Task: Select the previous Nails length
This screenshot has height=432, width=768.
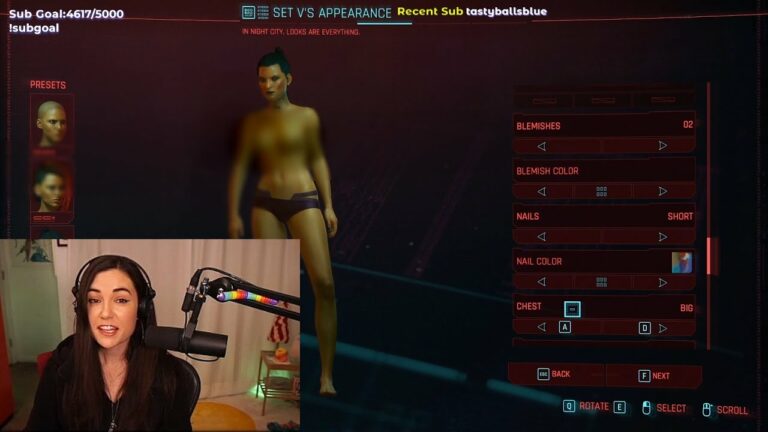Action: tap(541, 237)
